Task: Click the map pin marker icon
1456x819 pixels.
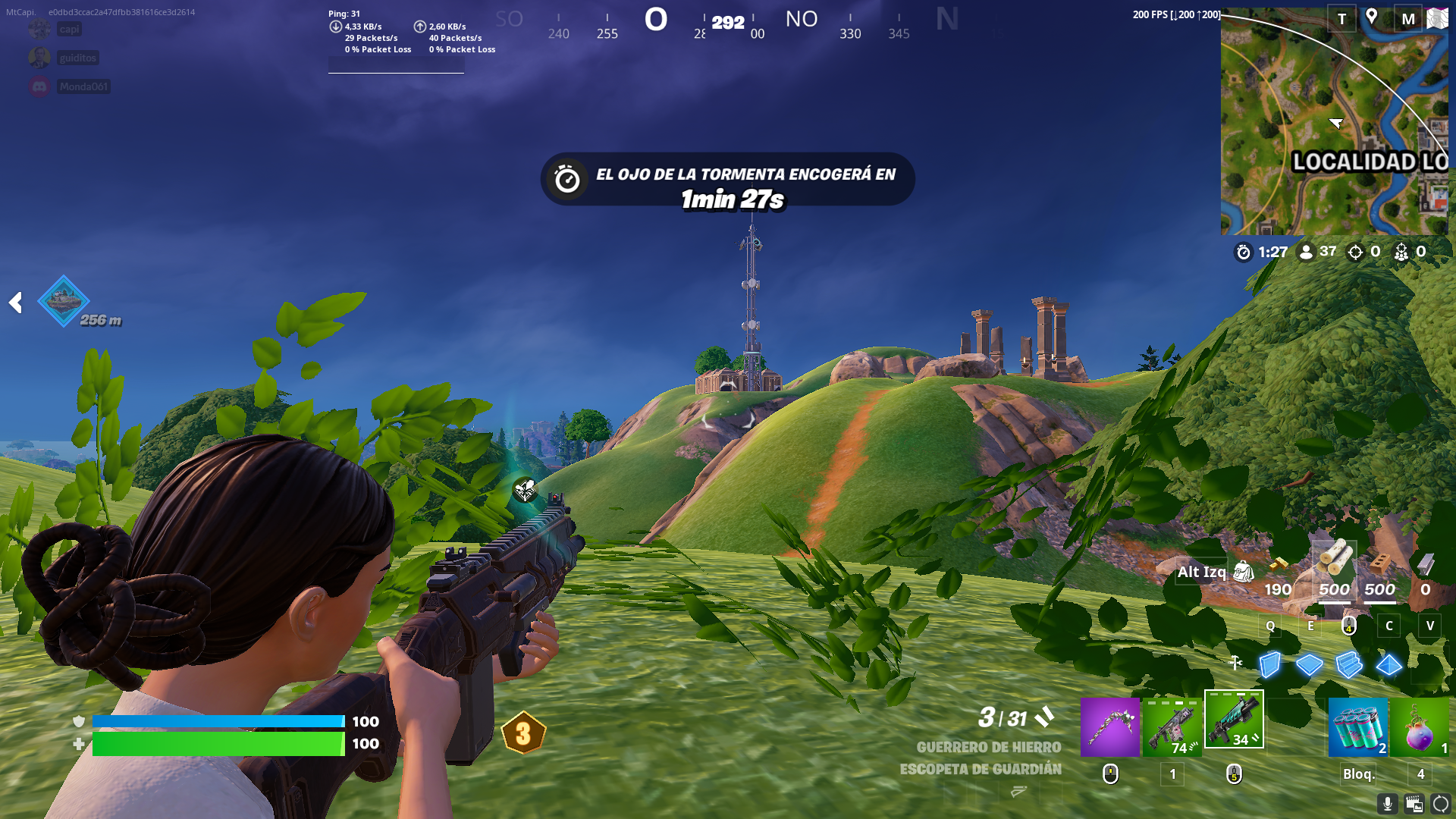Action: (1371, 17)
